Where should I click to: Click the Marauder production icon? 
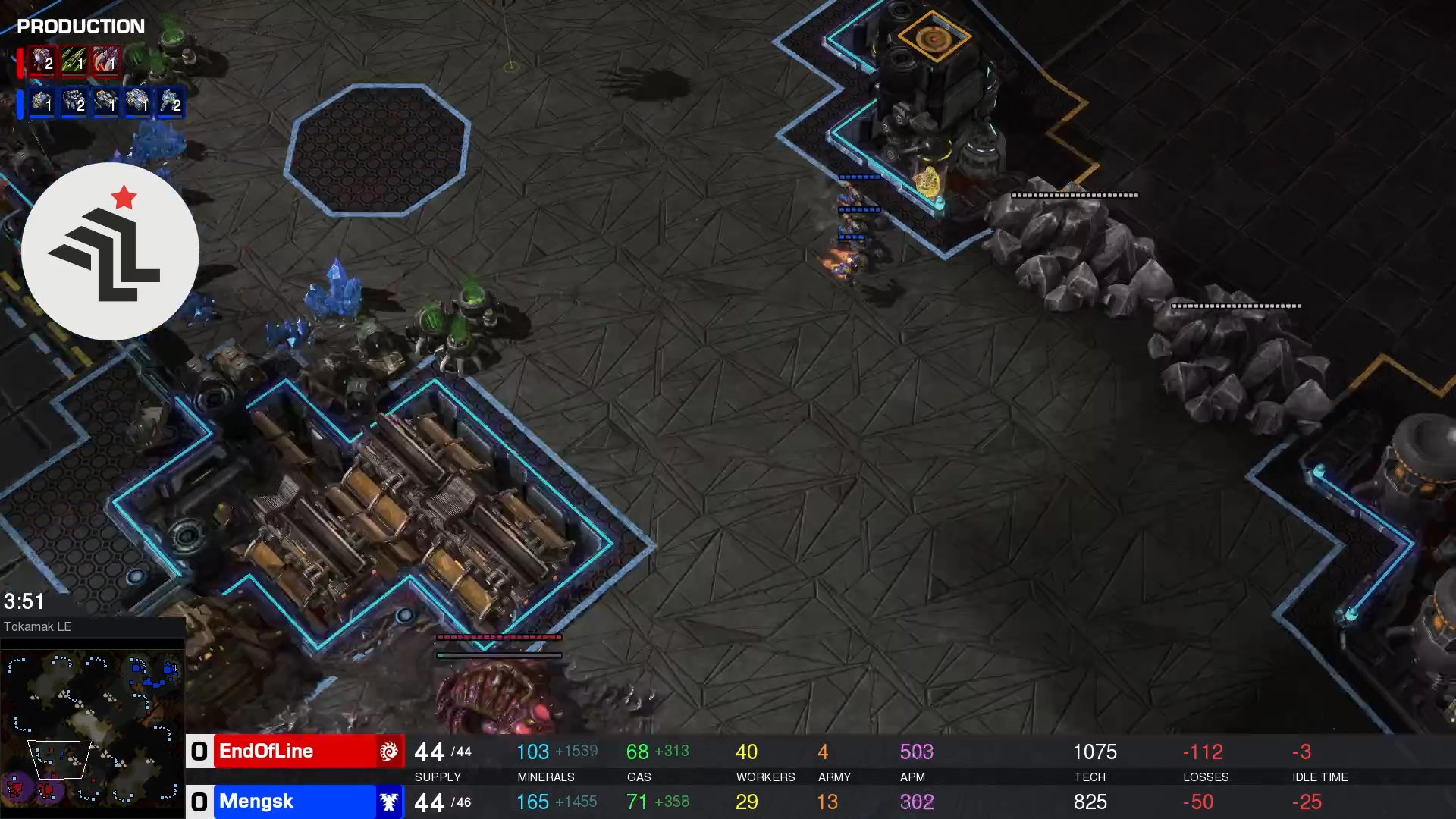coord(74,105)
